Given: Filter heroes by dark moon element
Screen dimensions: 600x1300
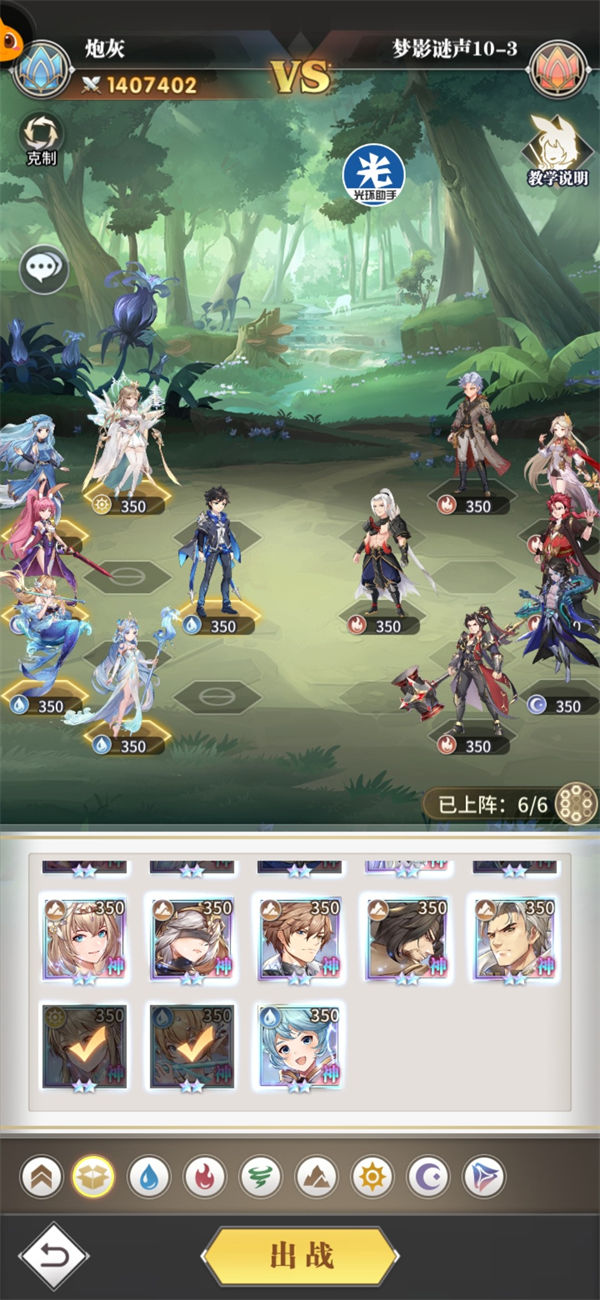Looking at the screenshot, I should point(428,1177).
